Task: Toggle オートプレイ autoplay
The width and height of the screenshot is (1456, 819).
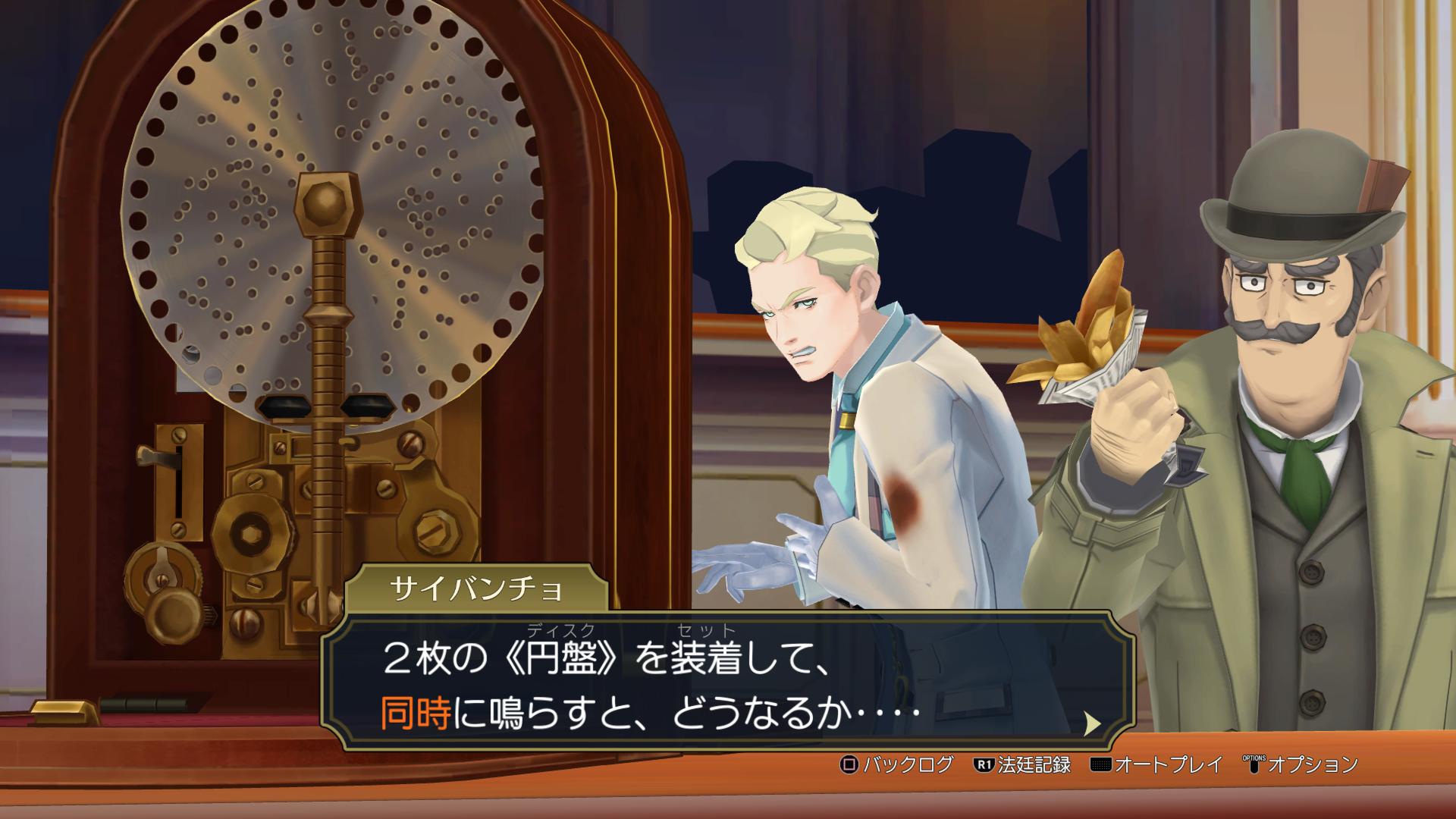Action: 1157,764
